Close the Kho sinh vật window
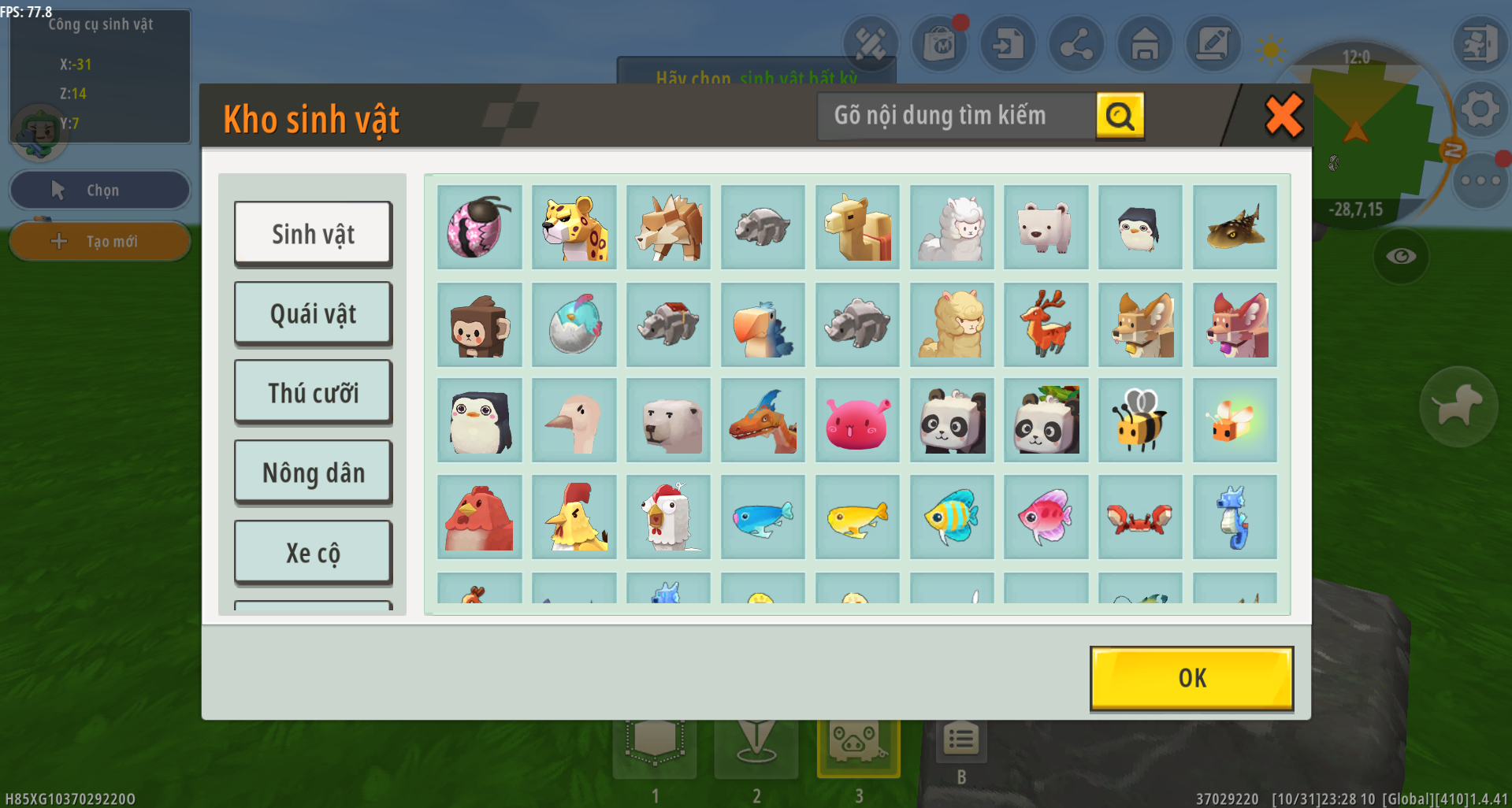 (1284, 116)
